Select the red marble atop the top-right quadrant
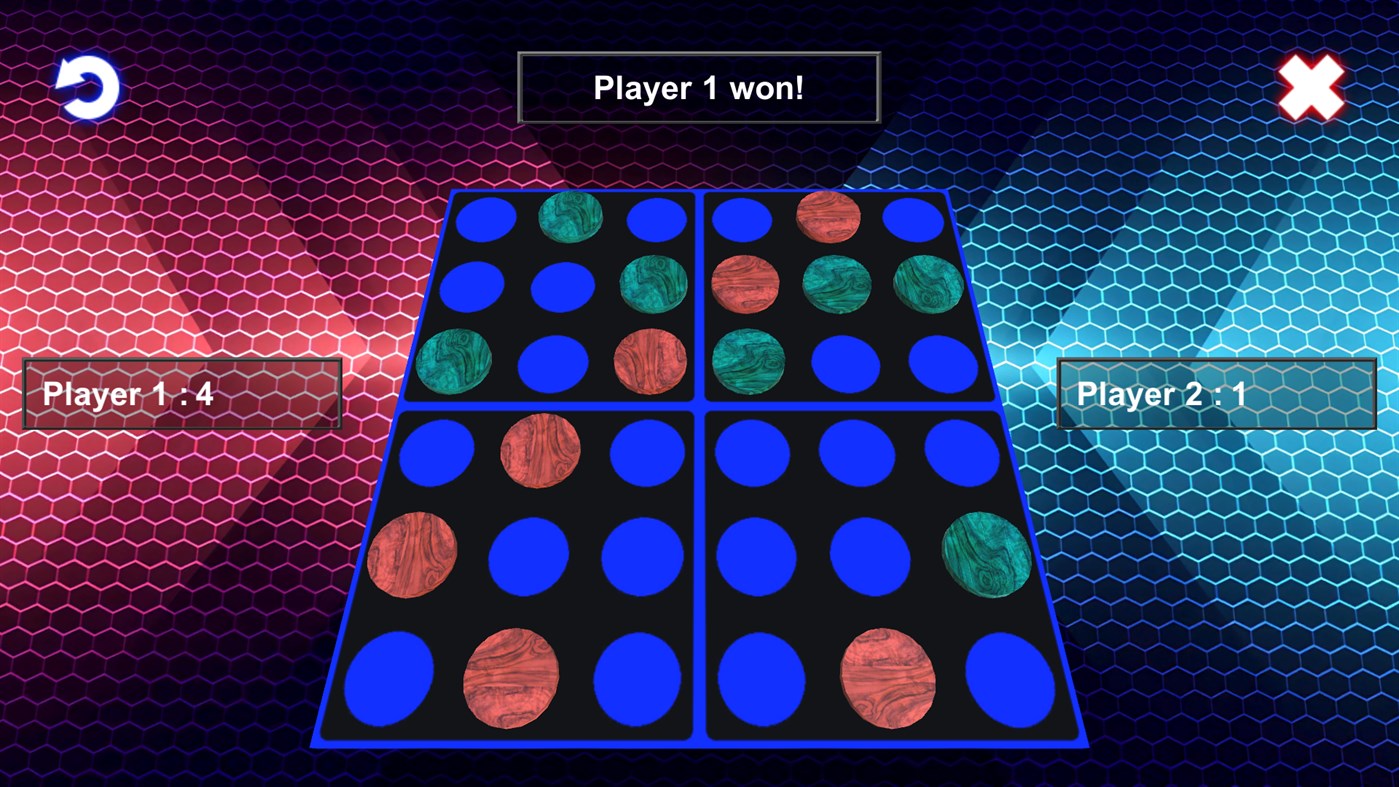 827,218
